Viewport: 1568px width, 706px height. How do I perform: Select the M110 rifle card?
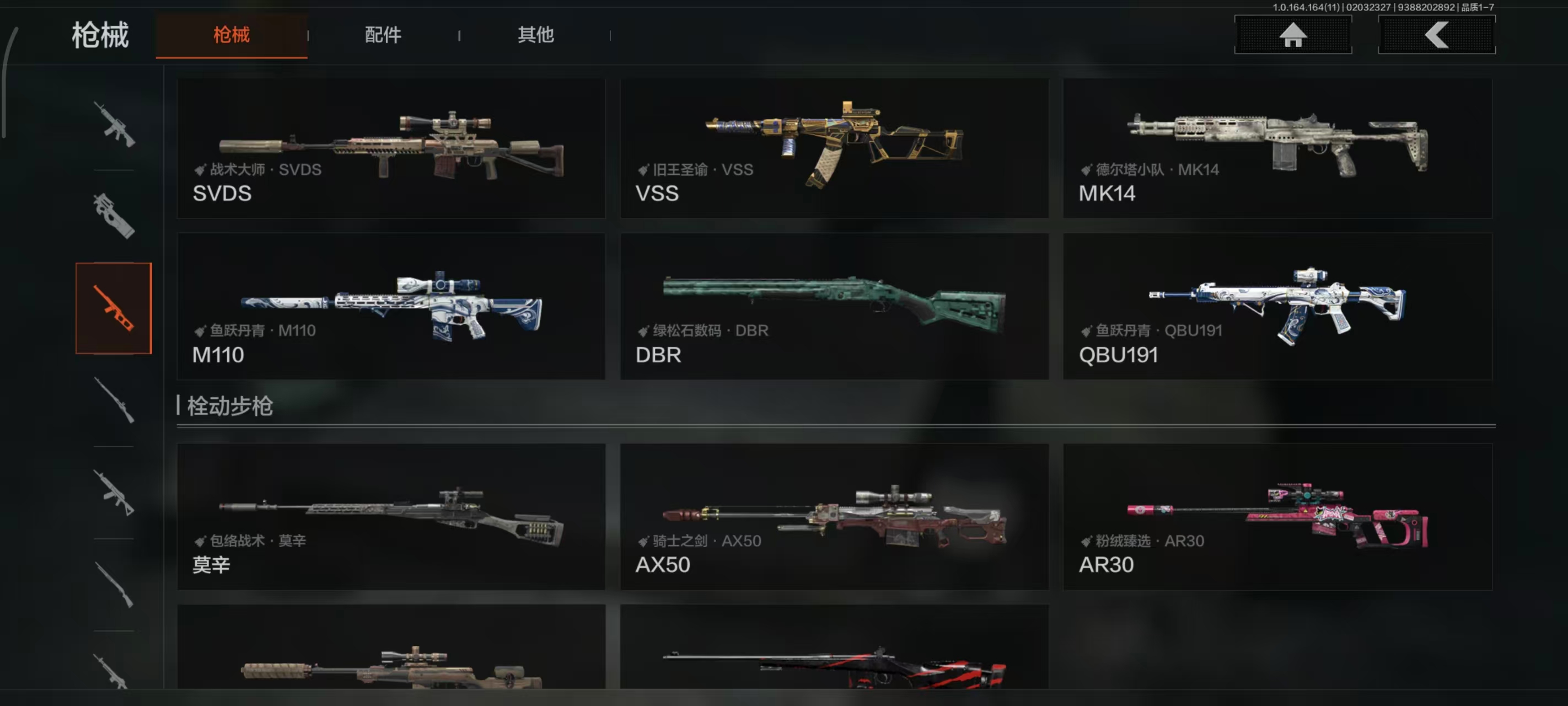(391, 307)
